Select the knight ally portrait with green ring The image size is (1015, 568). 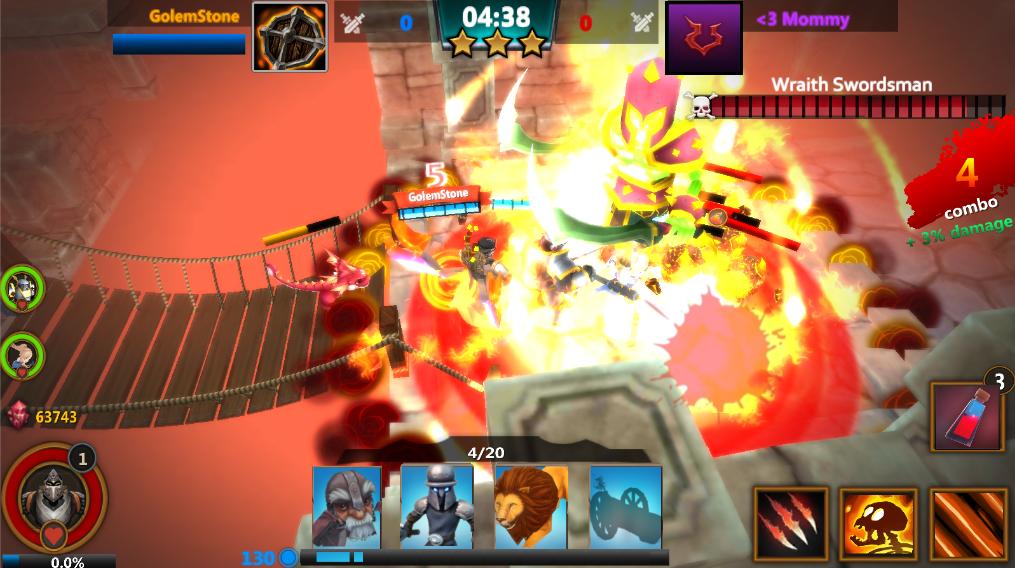pos(22,289)
